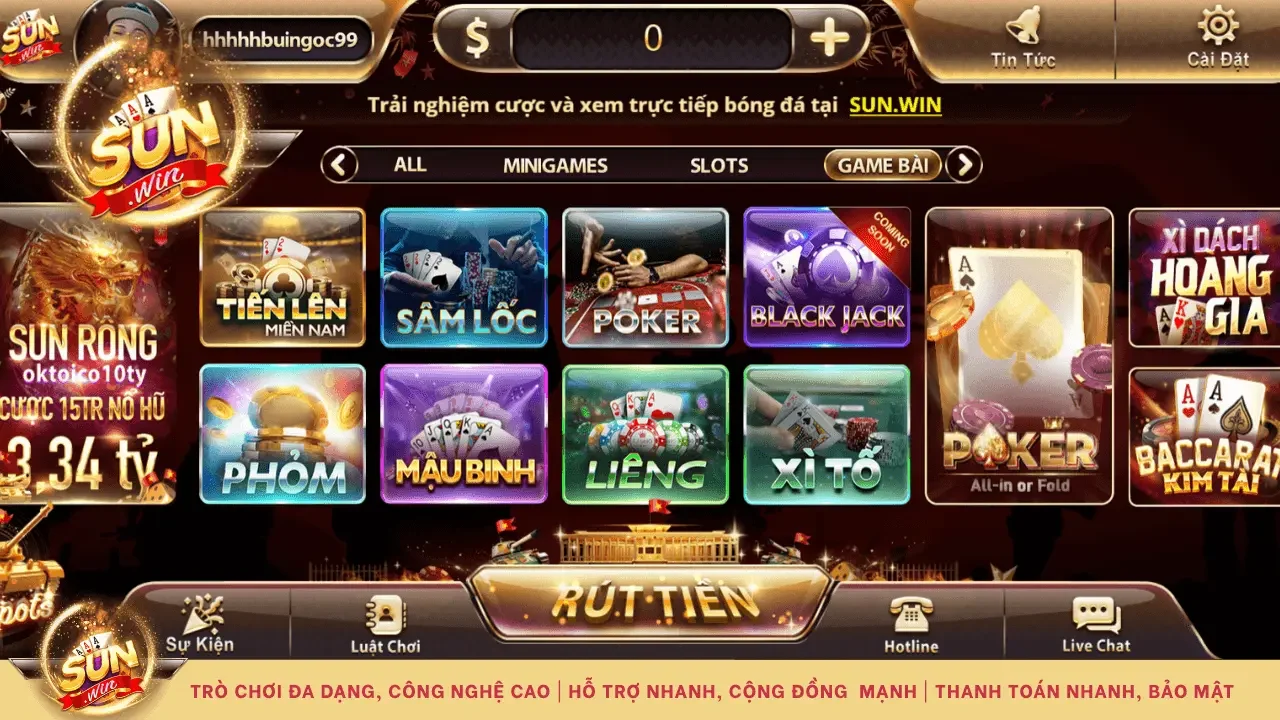Open the GAME BÀI category tab
Viewport: 1280px width, 720px height.
(884, 165)
